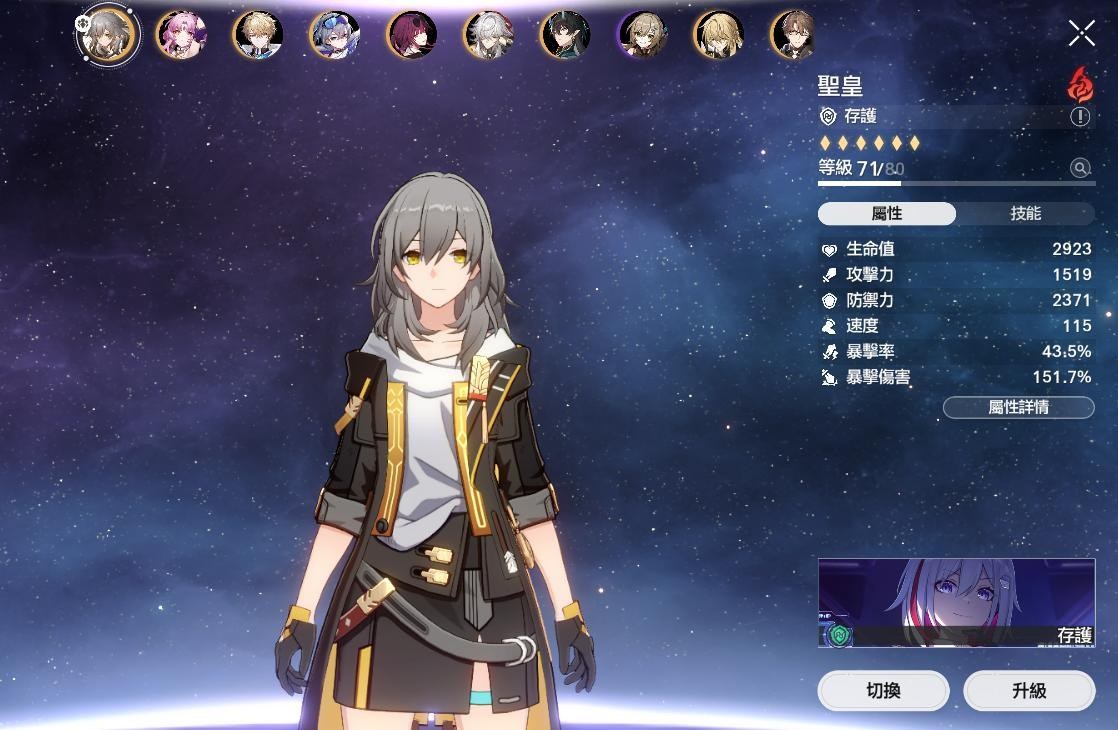Close the character details screen
The image size is (1118, 730).
tap(1081, 33)
